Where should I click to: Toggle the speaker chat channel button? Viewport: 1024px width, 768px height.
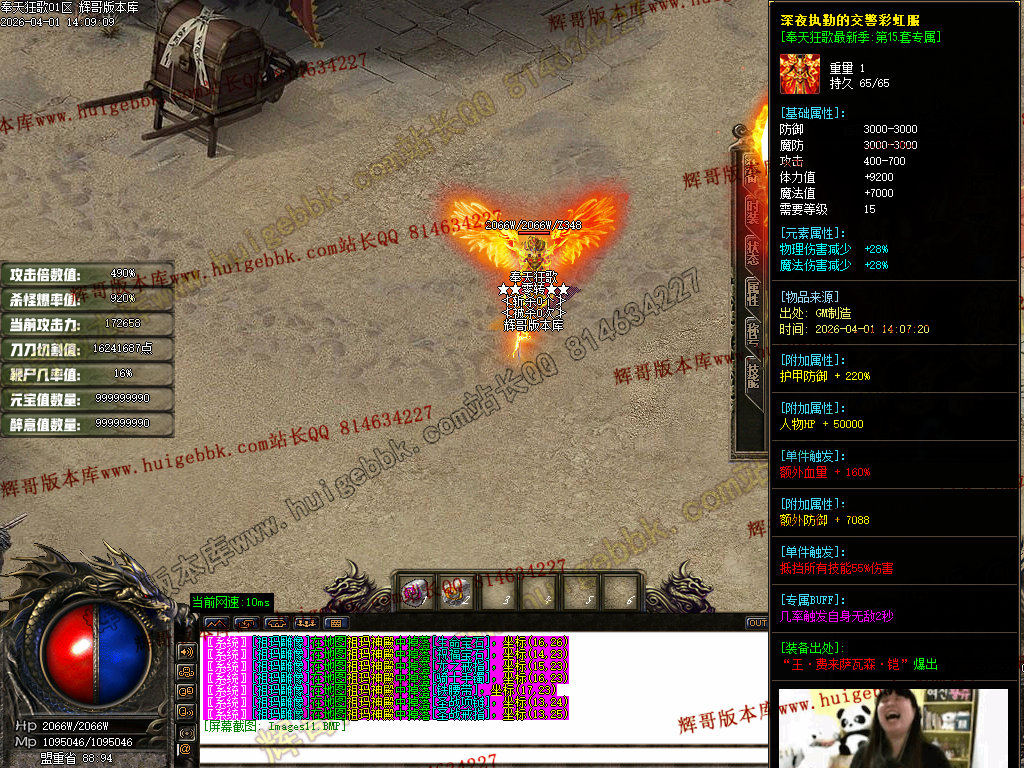click(x=185, y=651)
